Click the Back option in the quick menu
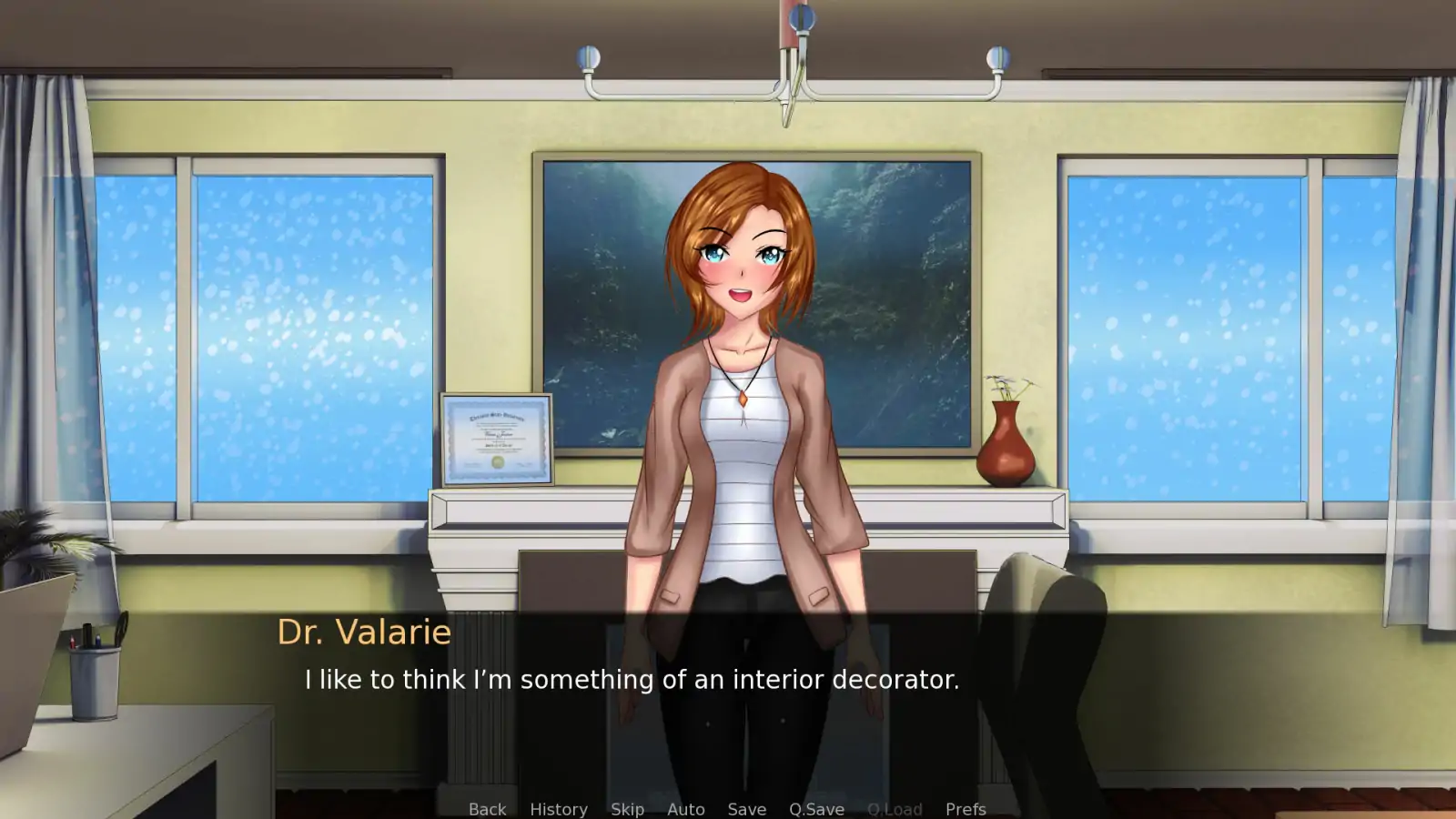Image resolution: width=1456 pixels, height=819 pixels. pyautogui.click(x=487, y=808)
